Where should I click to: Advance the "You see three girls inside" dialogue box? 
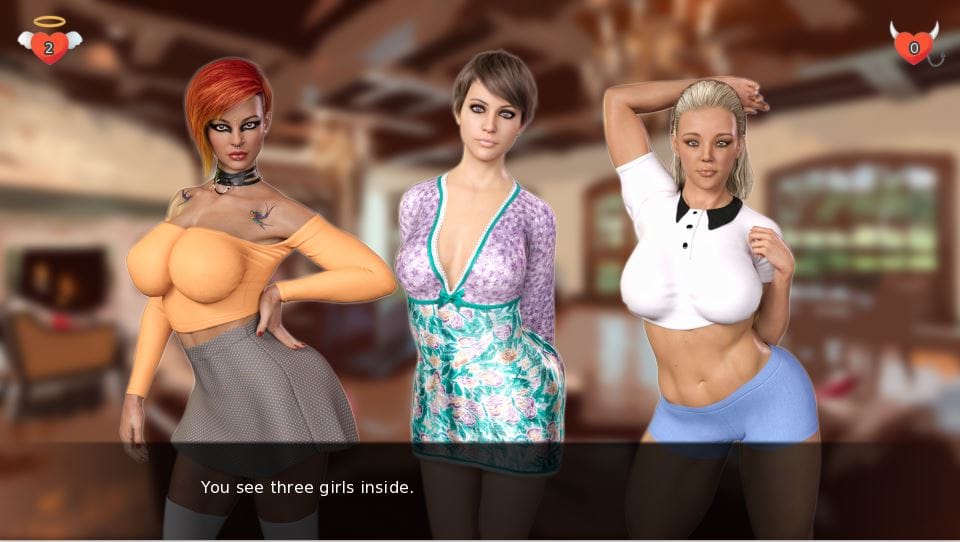pyautogui.click(x=480, y=490)
